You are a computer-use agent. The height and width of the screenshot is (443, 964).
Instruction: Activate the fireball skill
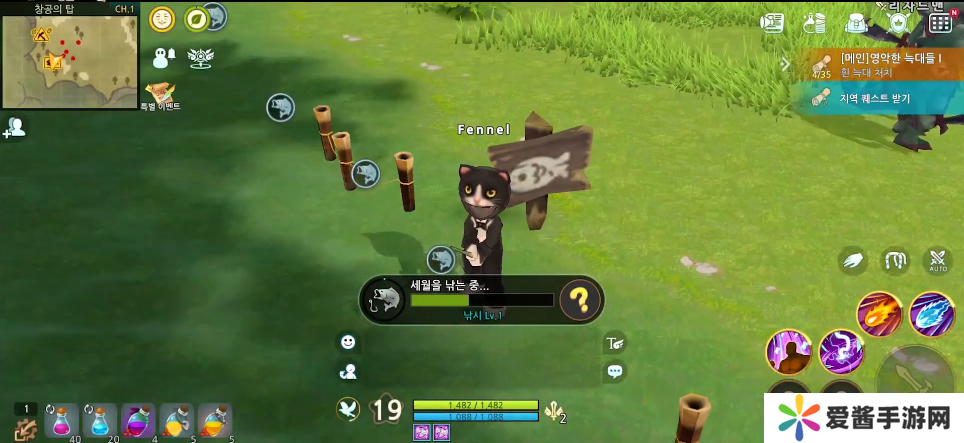point(880,314)
